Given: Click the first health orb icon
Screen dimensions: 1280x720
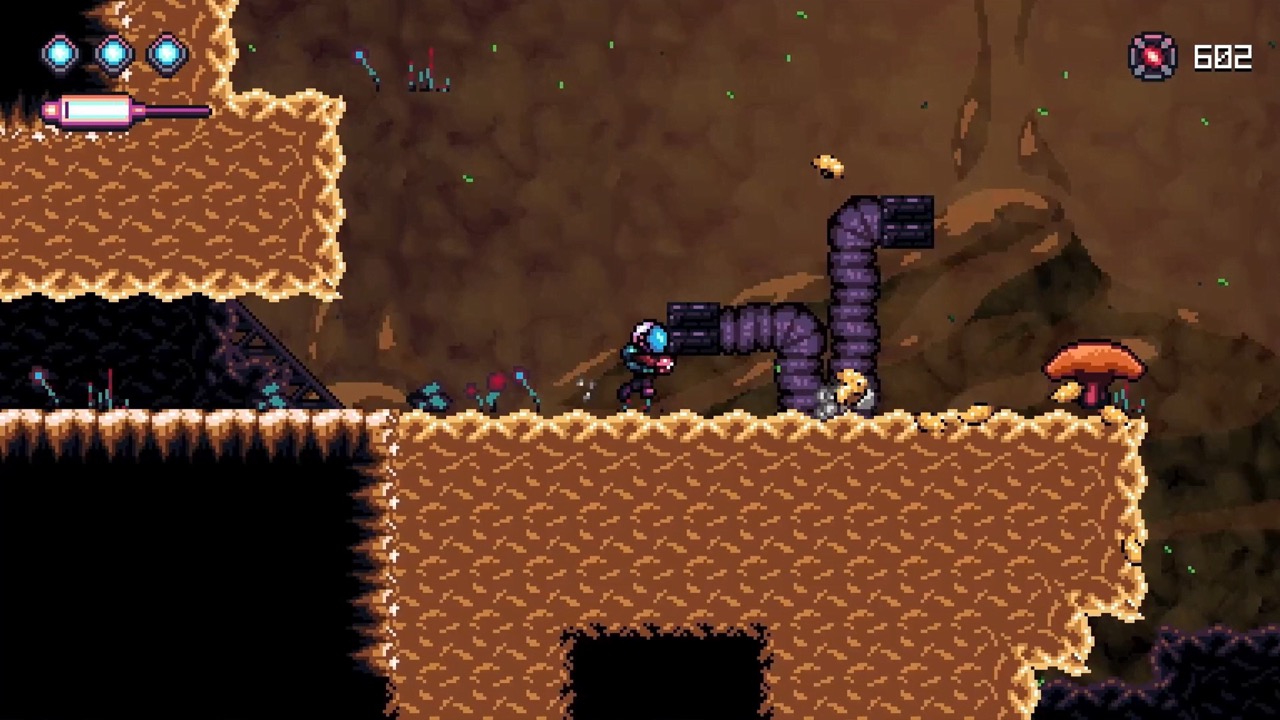Looking at the screenshot, I should click(59, 54).
